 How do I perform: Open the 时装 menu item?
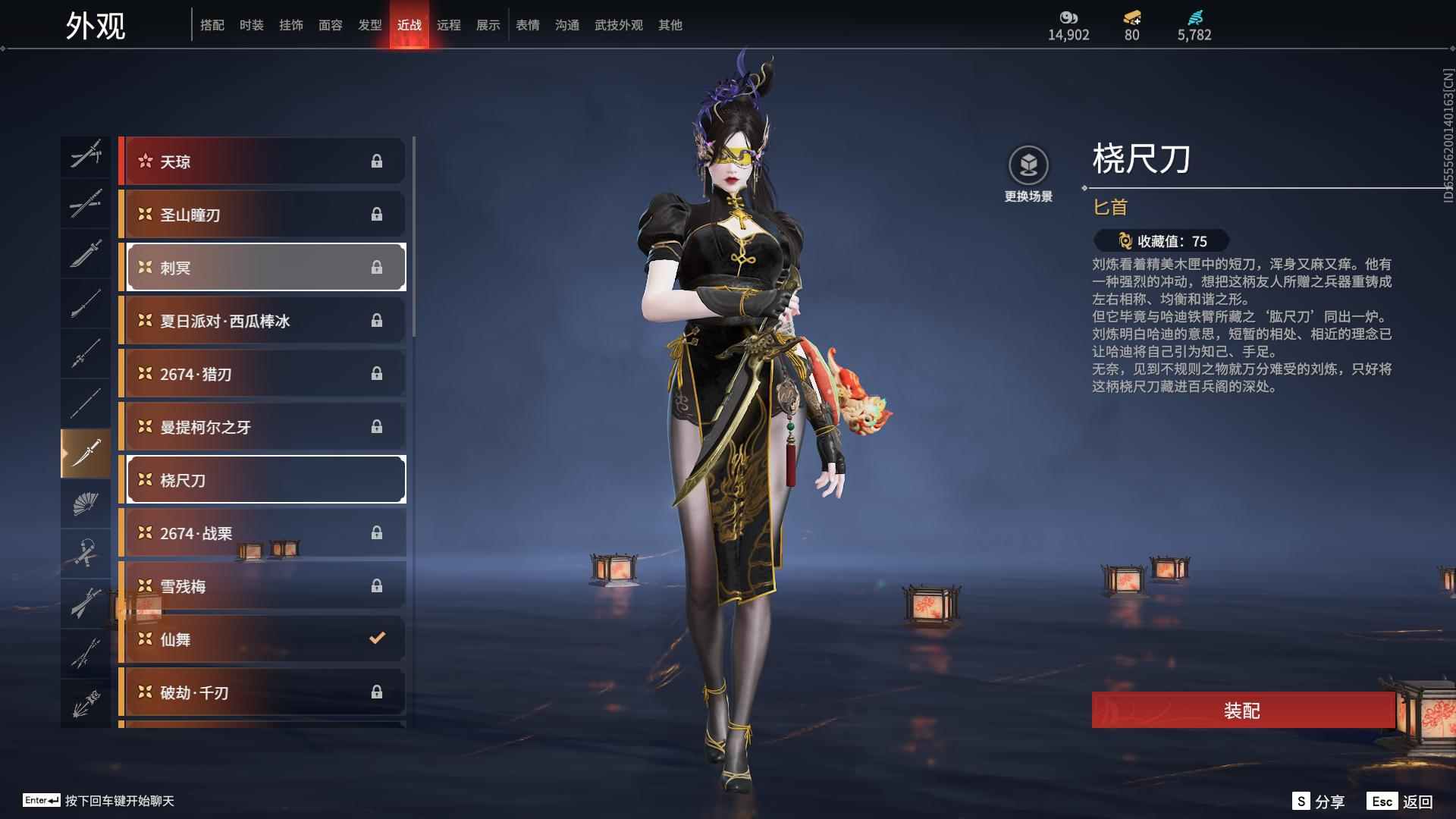pos(252,24)
